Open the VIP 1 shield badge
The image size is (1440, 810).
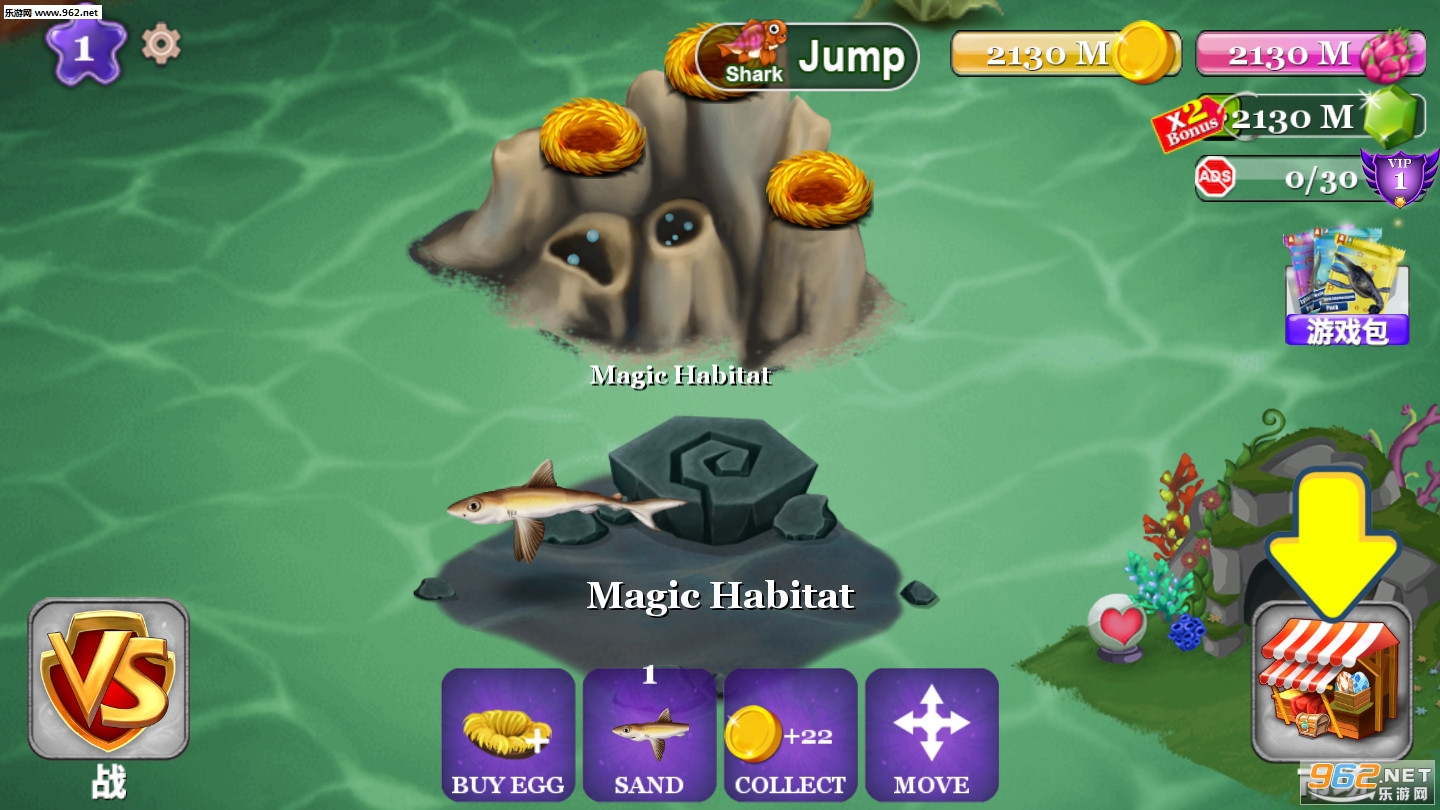(x=1399, y=176)
